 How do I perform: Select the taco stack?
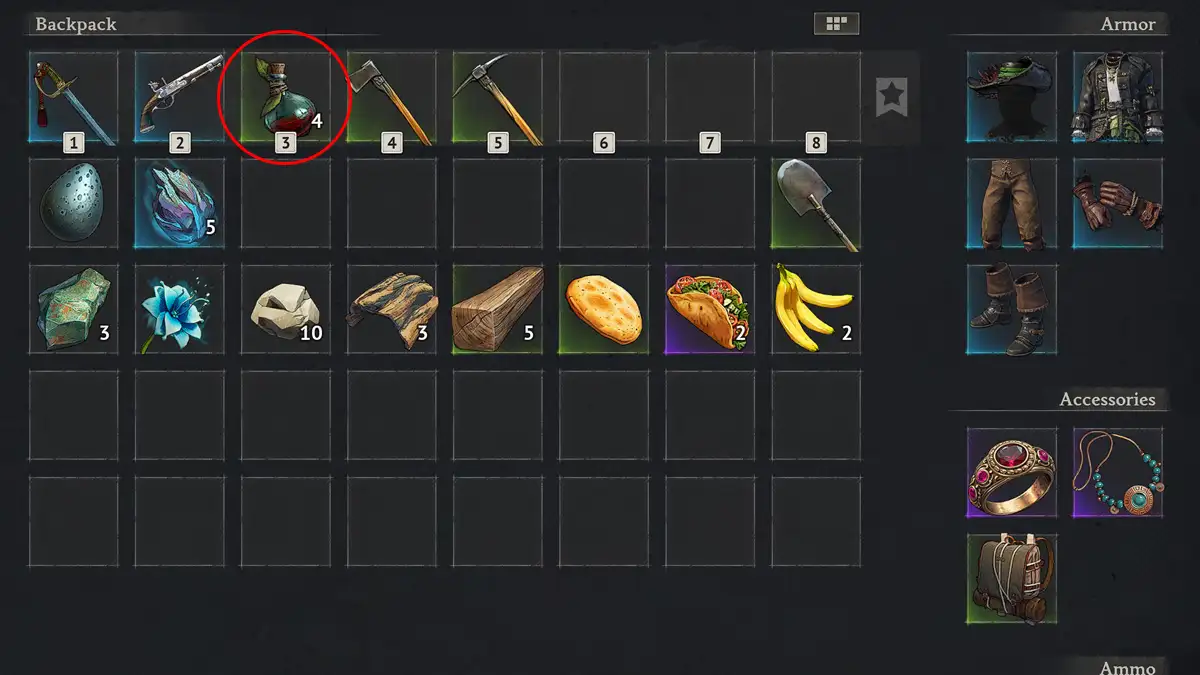coord(710,310)
